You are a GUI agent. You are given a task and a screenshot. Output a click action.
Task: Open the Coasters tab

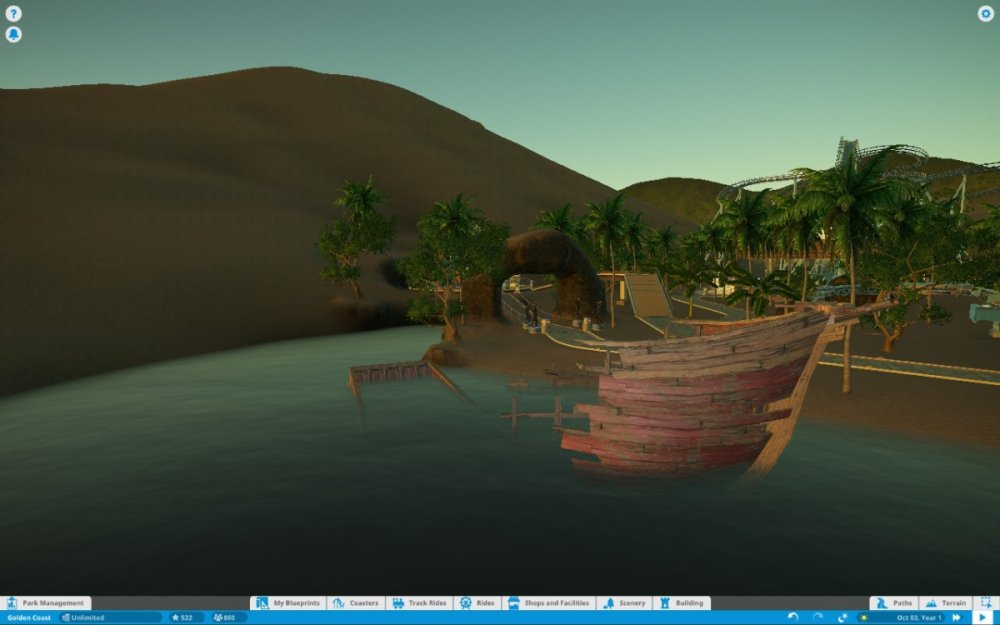click(x=357, y=603)
